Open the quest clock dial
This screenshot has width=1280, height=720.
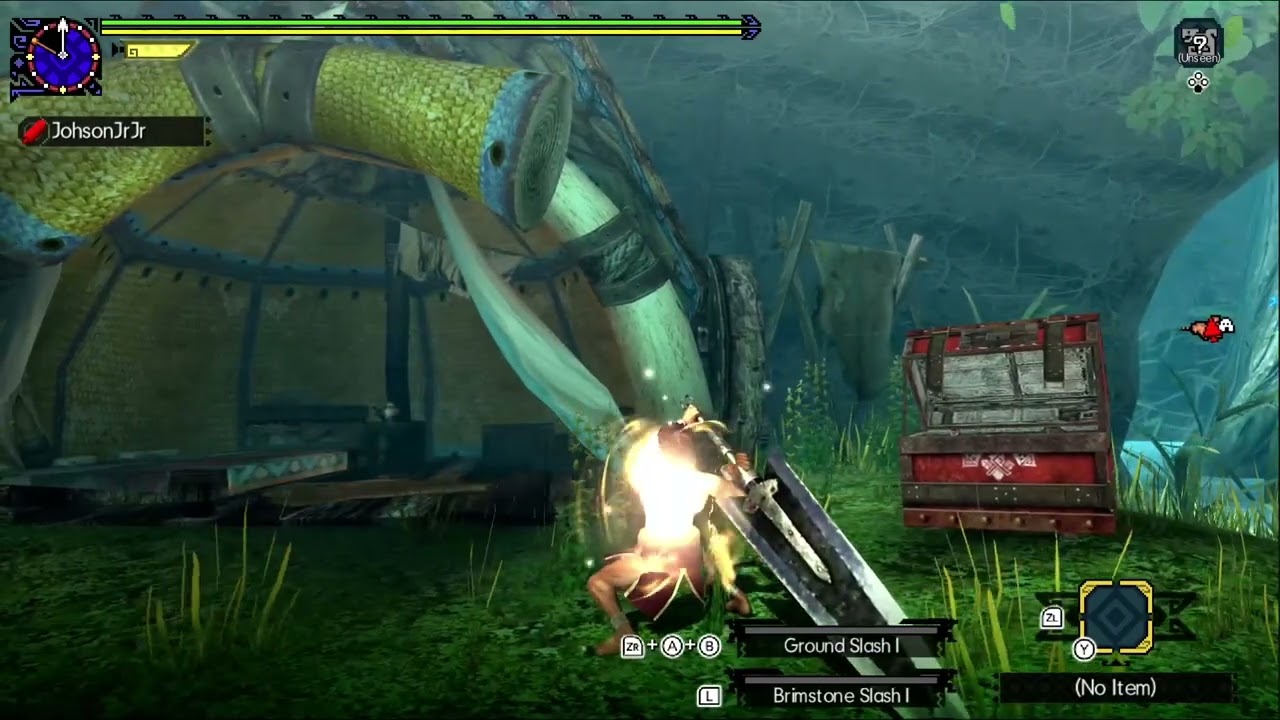(x=62, y=55)
